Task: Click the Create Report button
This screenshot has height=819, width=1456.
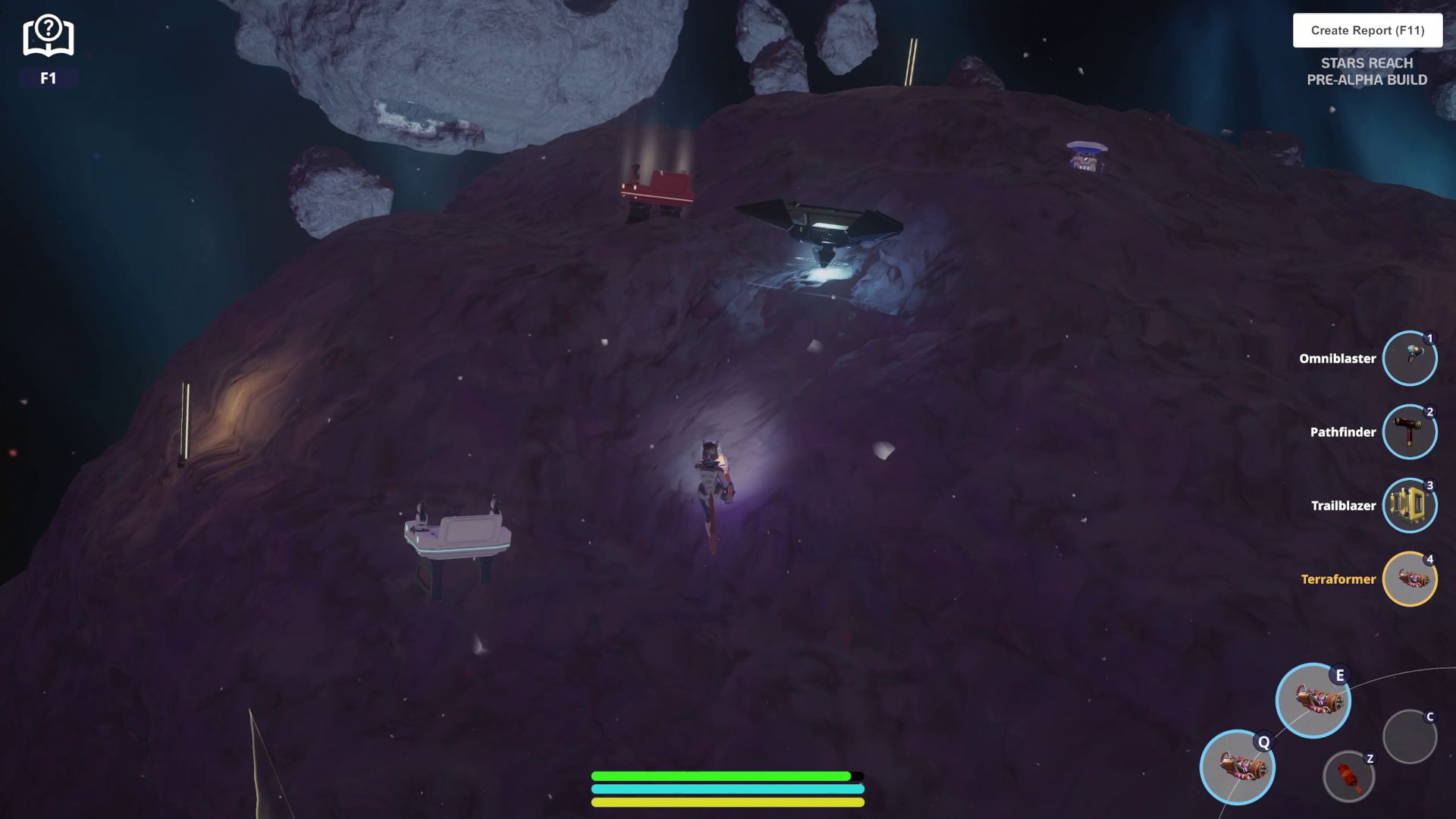Action: (1367, 30)
